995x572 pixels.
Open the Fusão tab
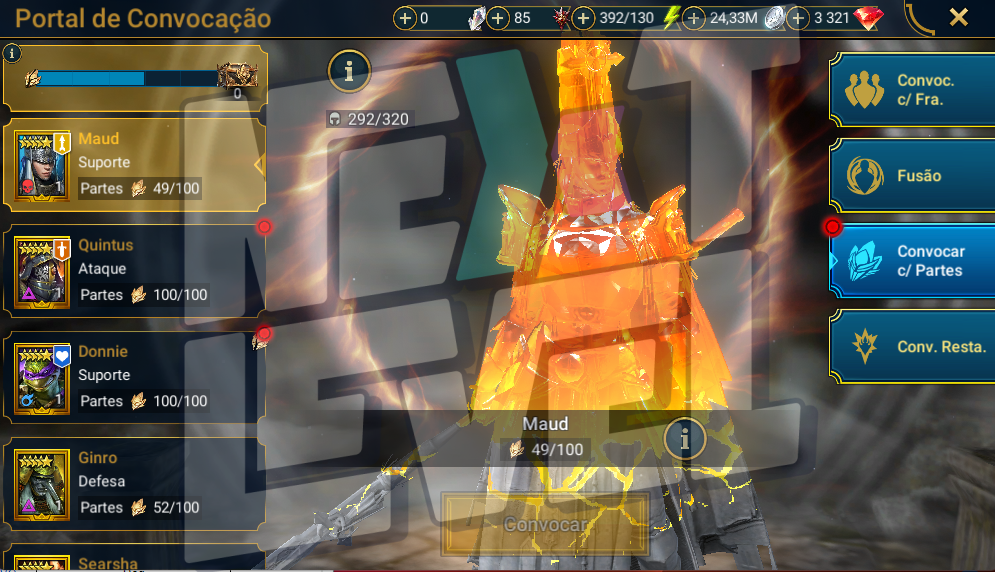pyautogui.click(x=912, y=175)
